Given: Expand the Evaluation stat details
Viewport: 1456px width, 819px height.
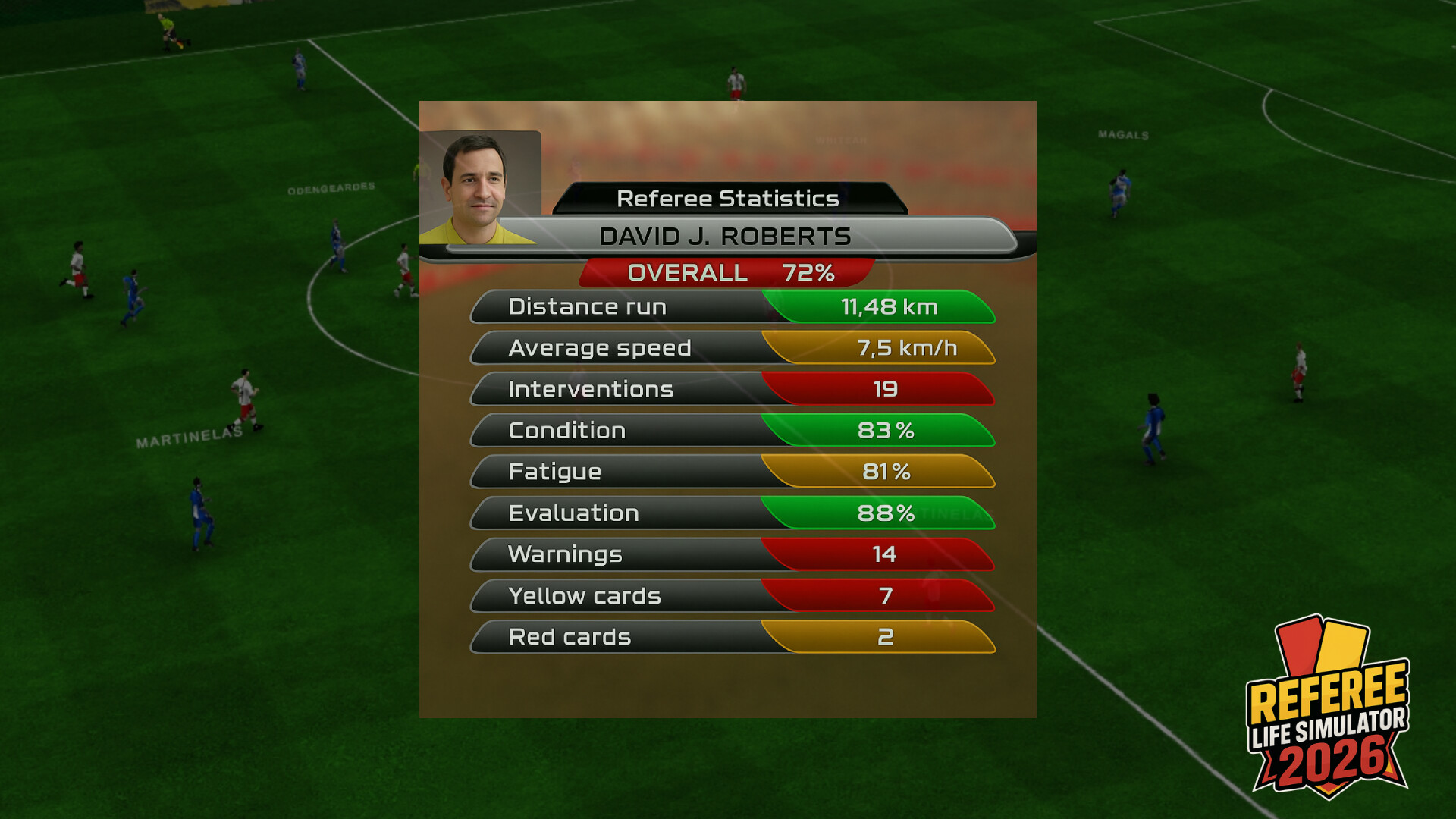Looking at the screenshot, I should pyautogui.click(x=732, y=513).
